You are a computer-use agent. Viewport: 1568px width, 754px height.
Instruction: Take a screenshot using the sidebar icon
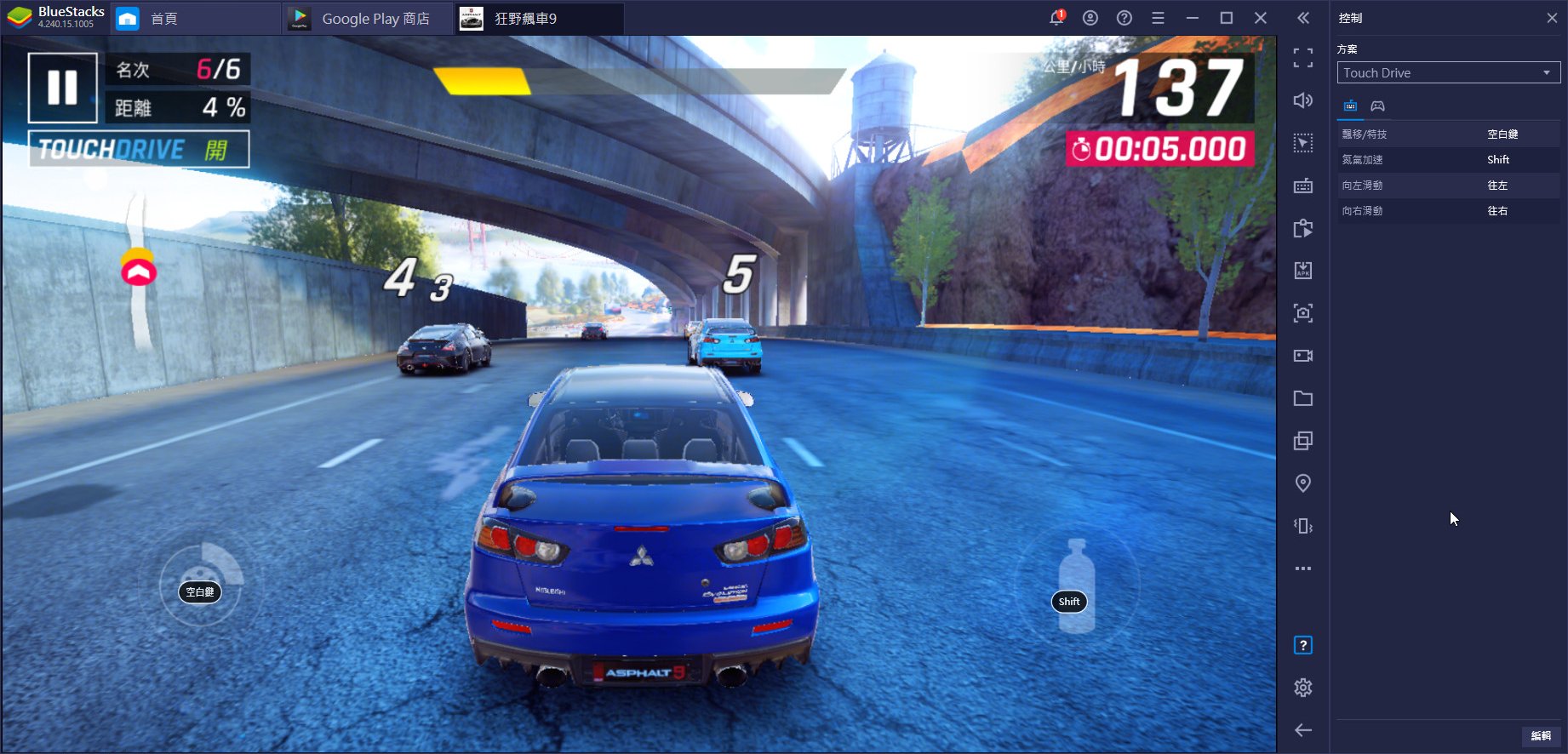click(x=1302, y=313)
